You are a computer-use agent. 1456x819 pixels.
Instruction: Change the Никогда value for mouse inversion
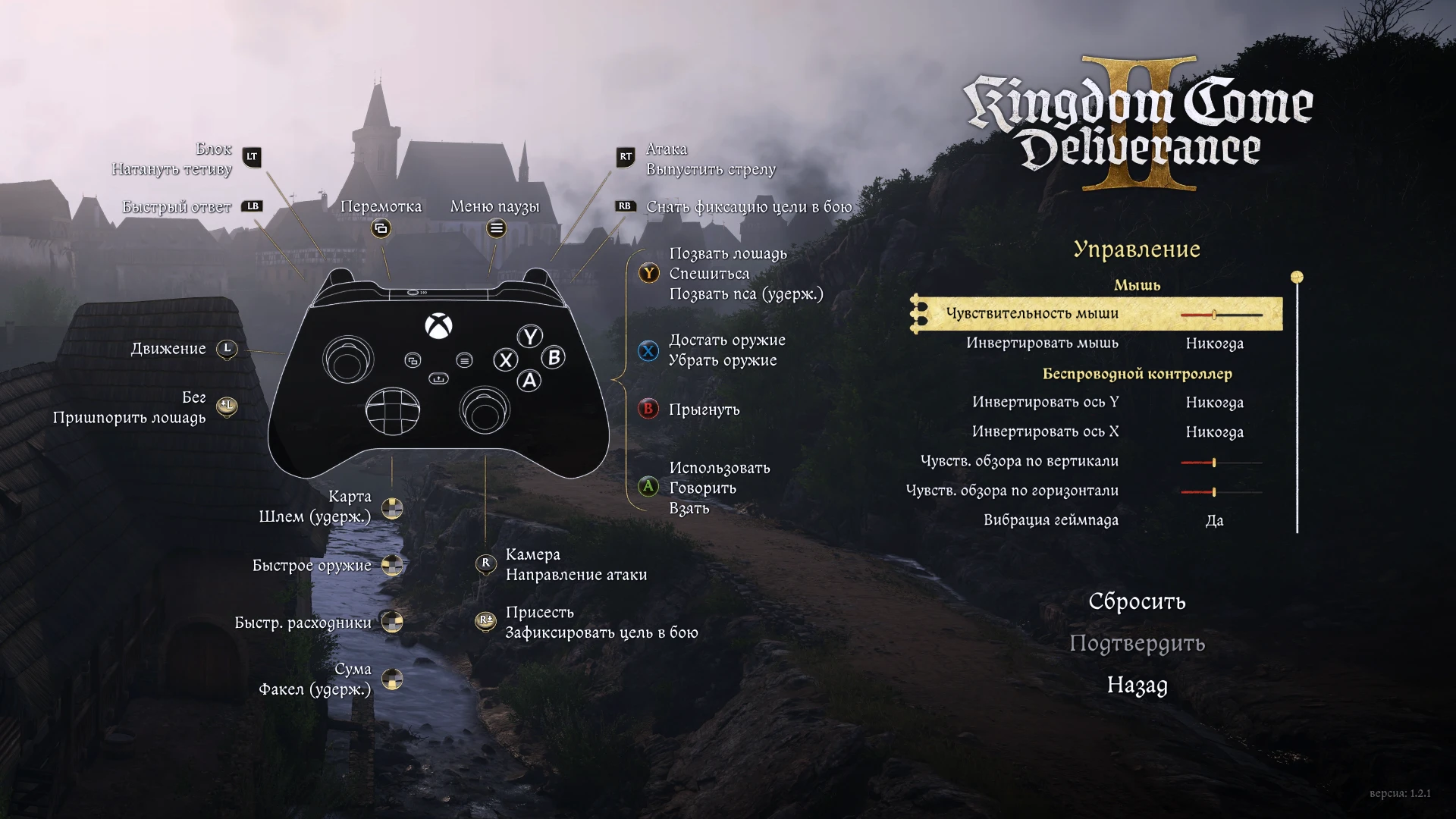tap(1214, 344)
